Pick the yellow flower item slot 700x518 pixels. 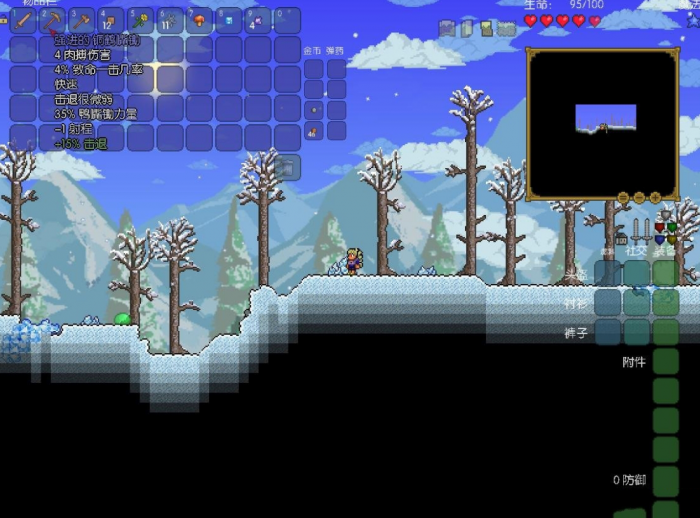click(x=140, y=21)
